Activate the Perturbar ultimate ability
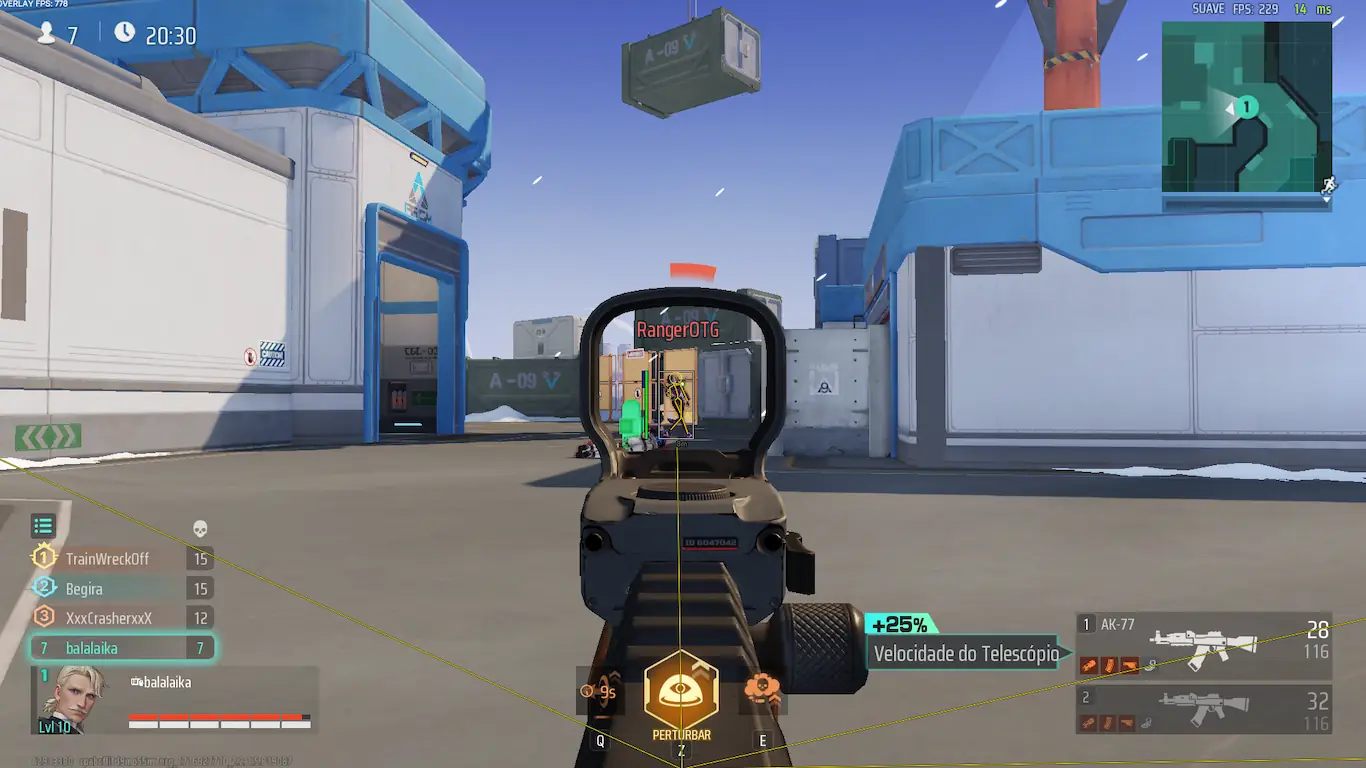Screen dimensions: 1366x768 (x=681, y=691)
